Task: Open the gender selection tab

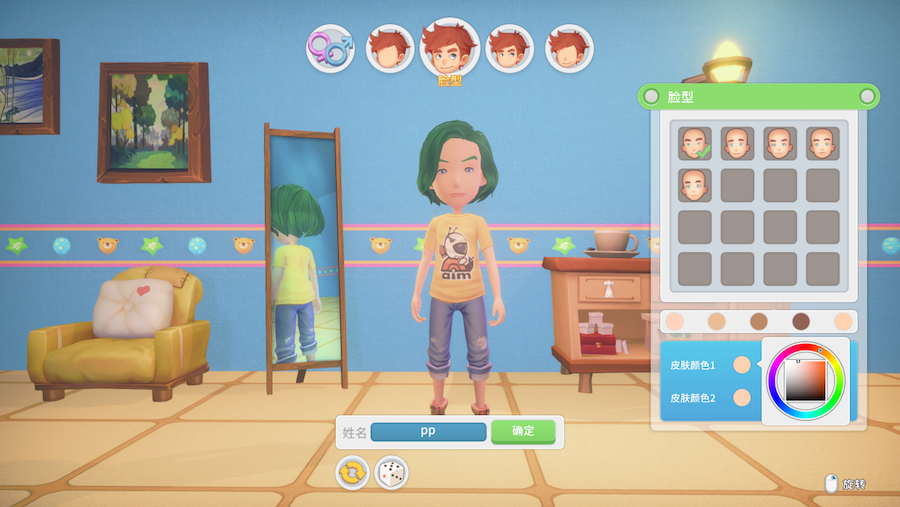Action: (x=330, y=47)
